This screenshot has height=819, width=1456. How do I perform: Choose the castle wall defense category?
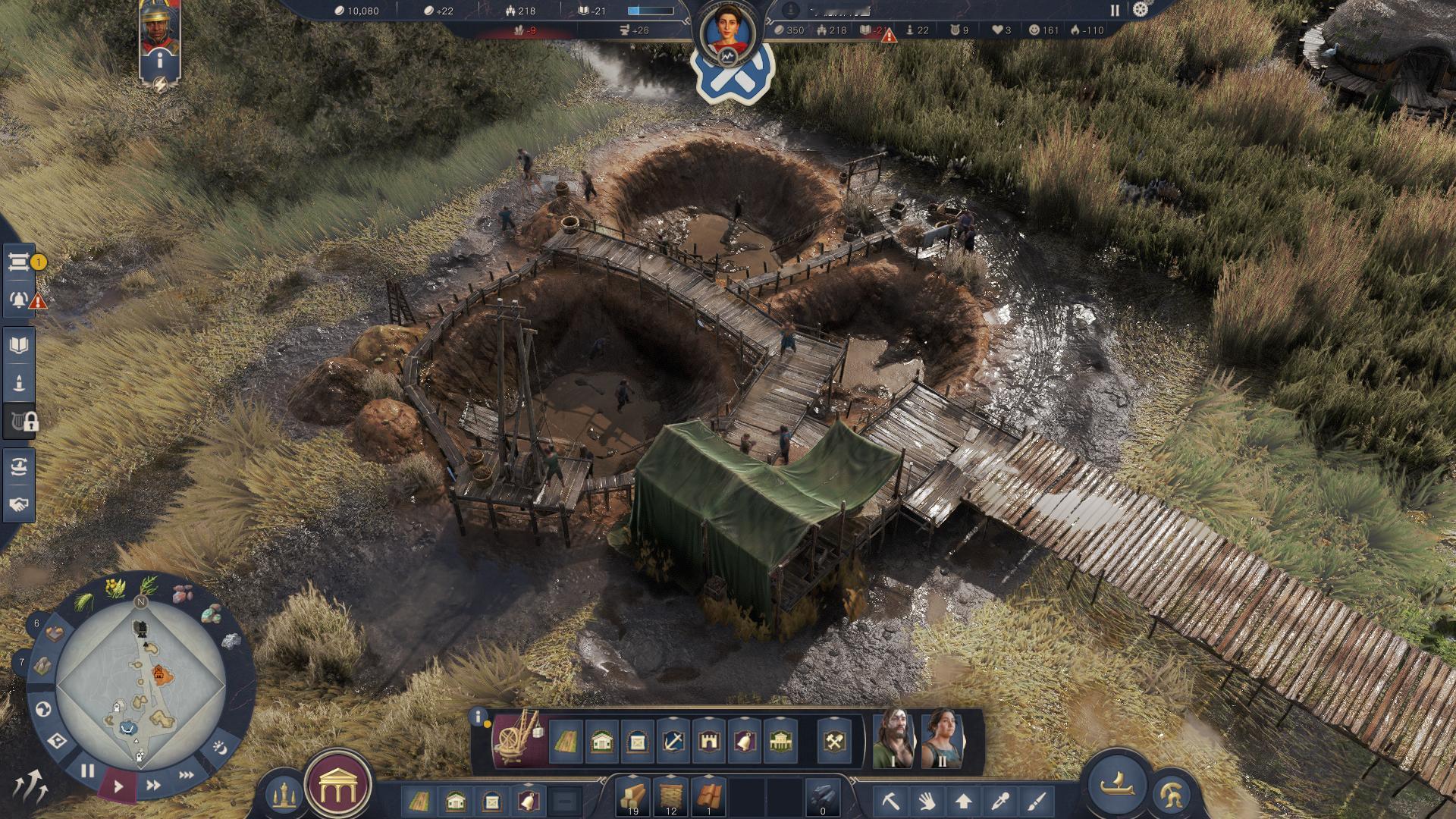coord(709,741)
